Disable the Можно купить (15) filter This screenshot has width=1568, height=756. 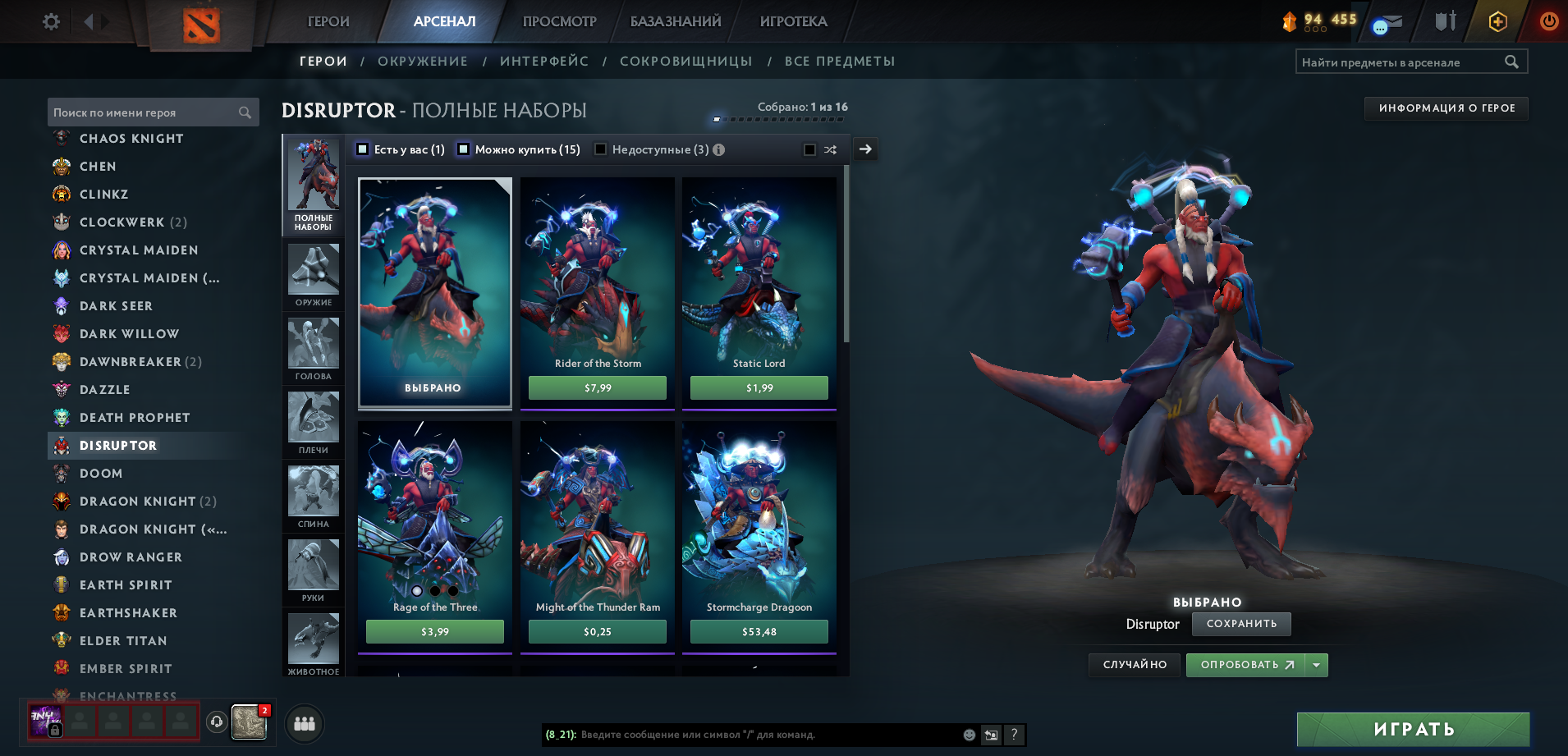pyautogui.click(x=463, y=149)
